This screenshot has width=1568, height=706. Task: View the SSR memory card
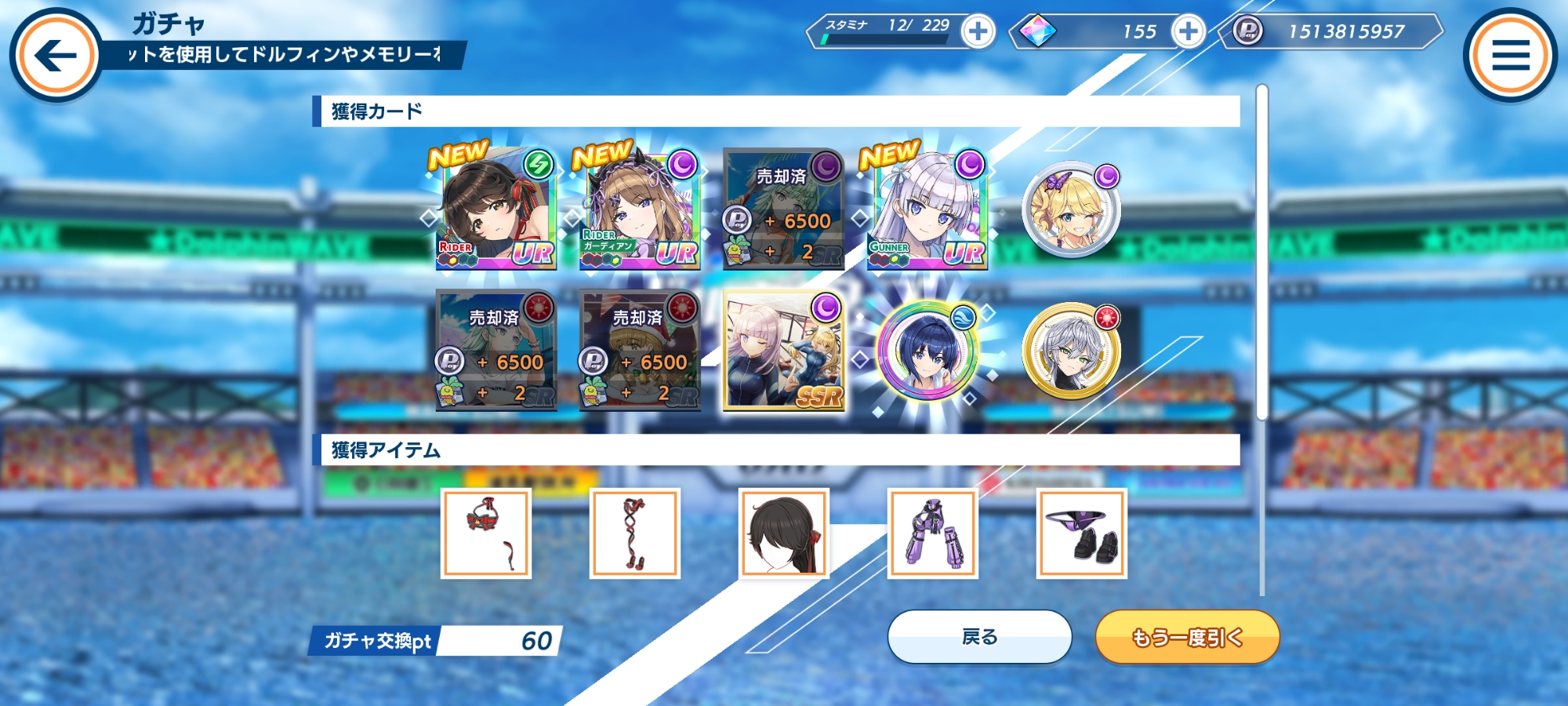coord(783,351)
